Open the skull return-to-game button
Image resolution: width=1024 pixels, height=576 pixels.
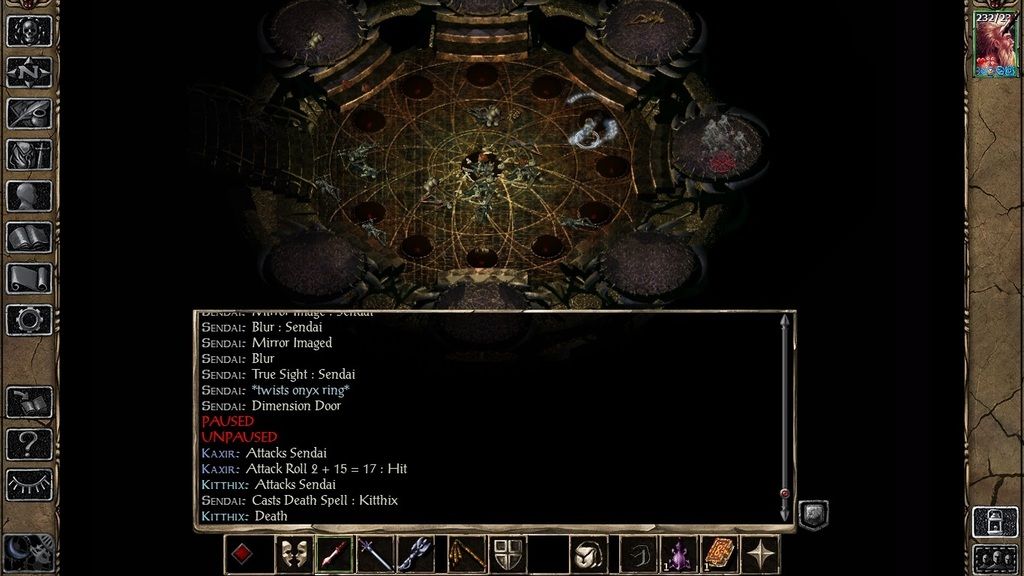pos(29,30)
